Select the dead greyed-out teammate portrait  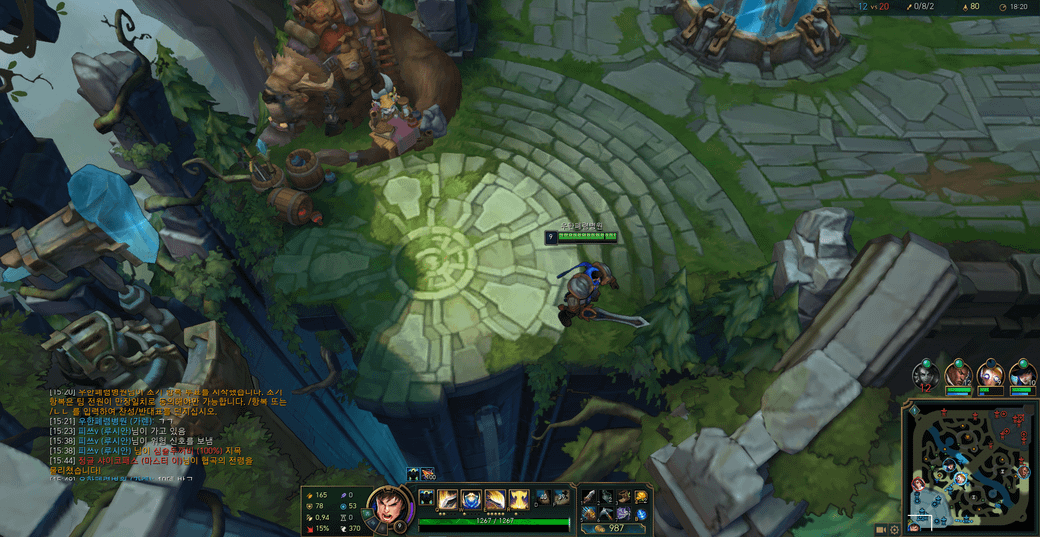926,374
